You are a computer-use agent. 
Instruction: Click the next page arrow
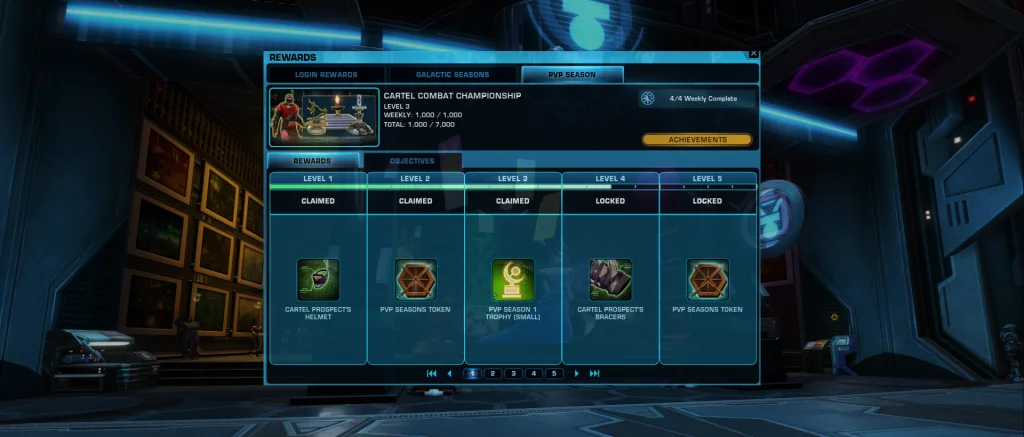click(576, 373)
